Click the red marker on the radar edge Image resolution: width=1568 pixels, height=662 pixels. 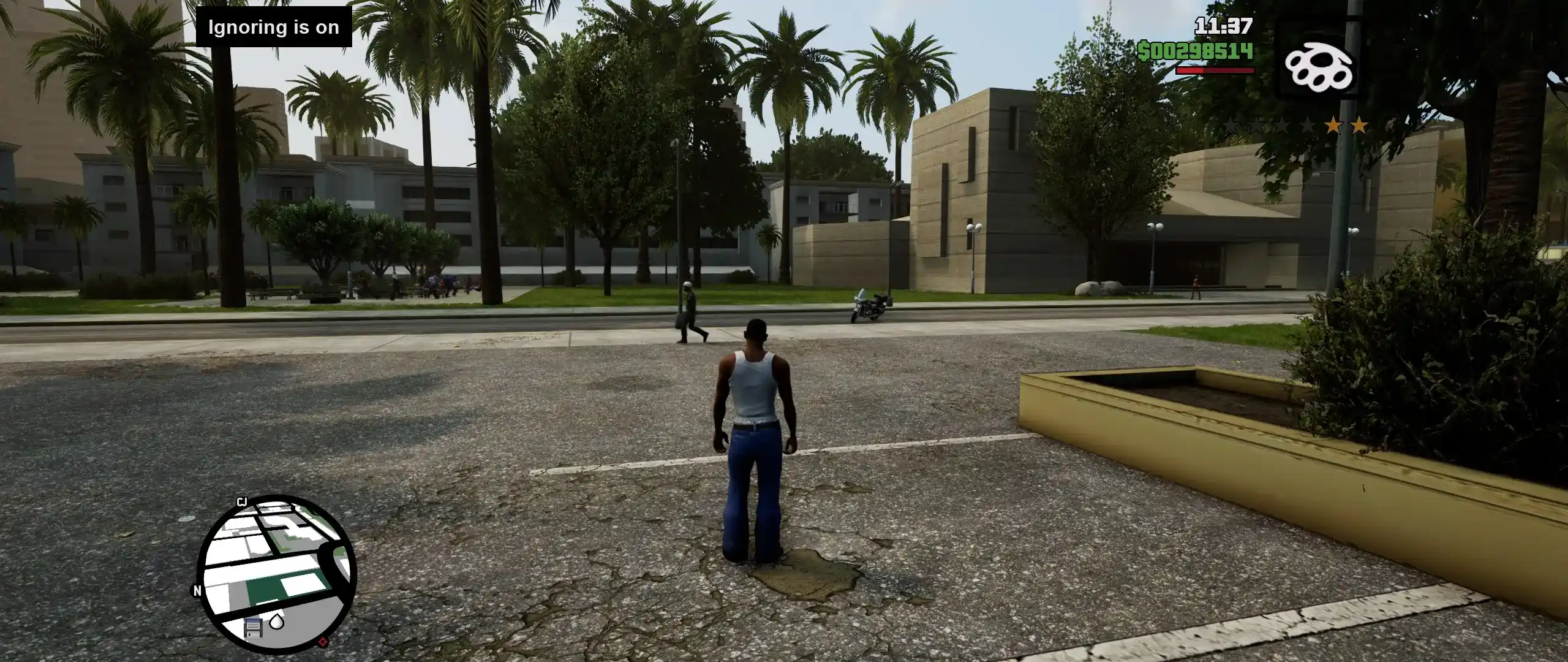tap(323, 642)
